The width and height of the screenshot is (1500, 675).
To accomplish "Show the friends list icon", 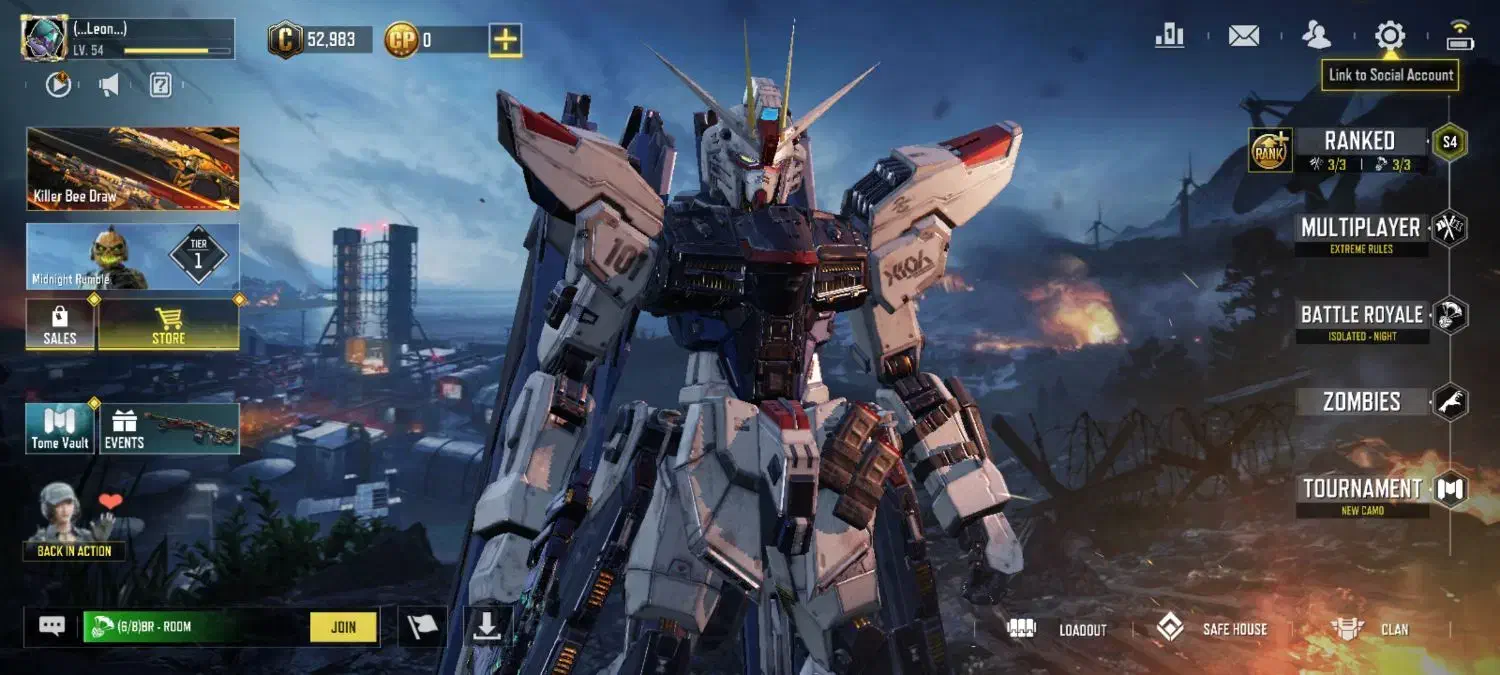I will (x=1316, y=36).
